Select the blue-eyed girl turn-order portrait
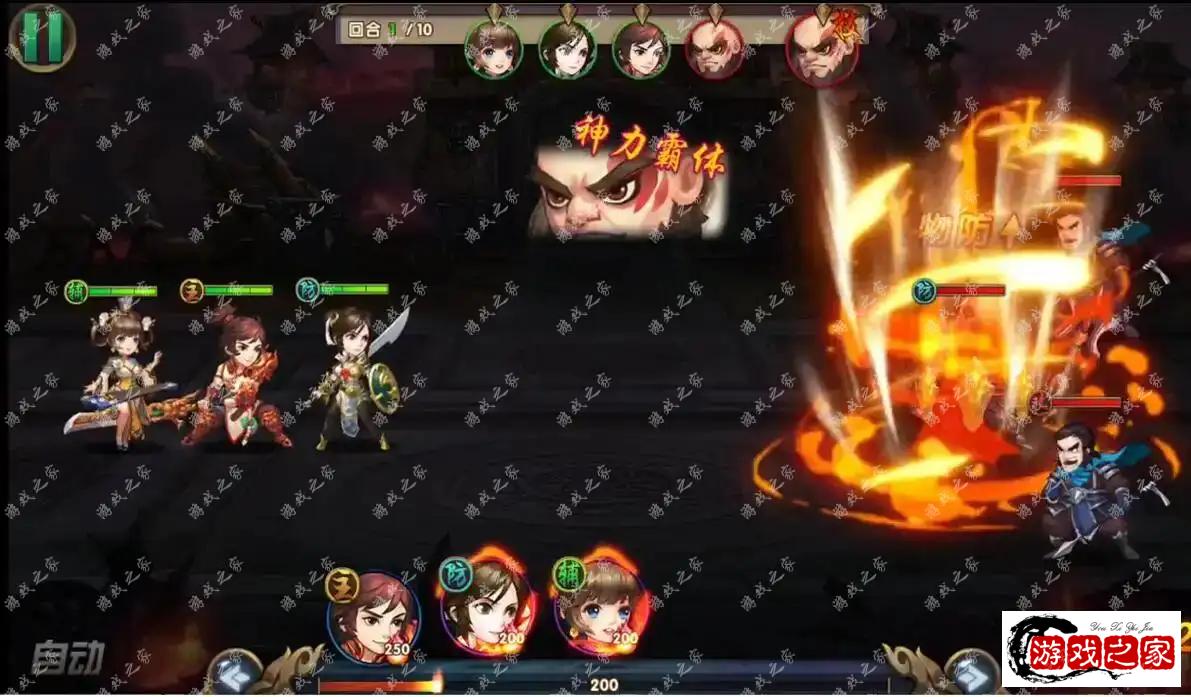This screenshot has height=697, width=1191. click(x=491, y=48)
